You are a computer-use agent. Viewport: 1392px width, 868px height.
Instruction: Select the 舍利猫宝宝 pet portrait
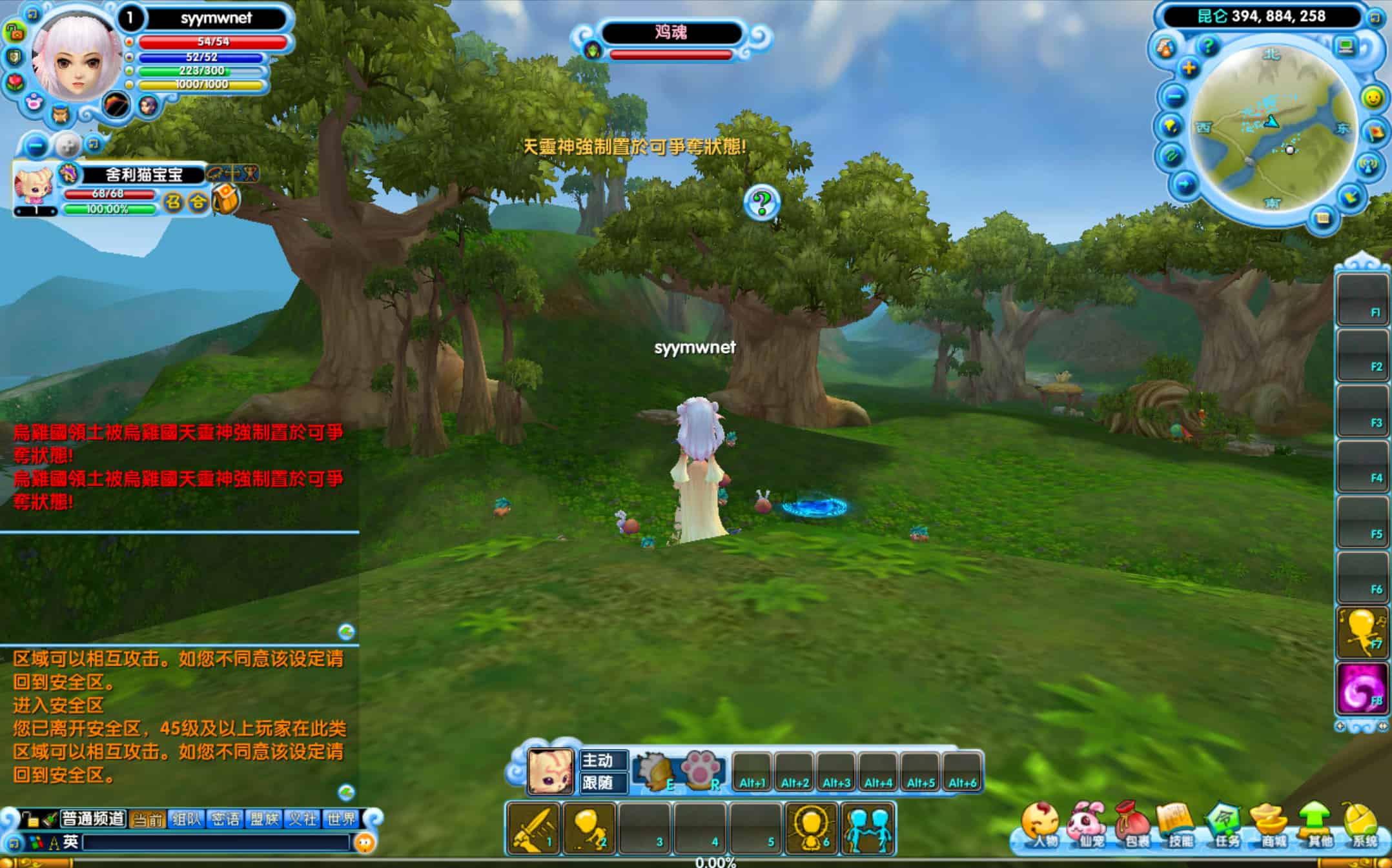(34, 186)
